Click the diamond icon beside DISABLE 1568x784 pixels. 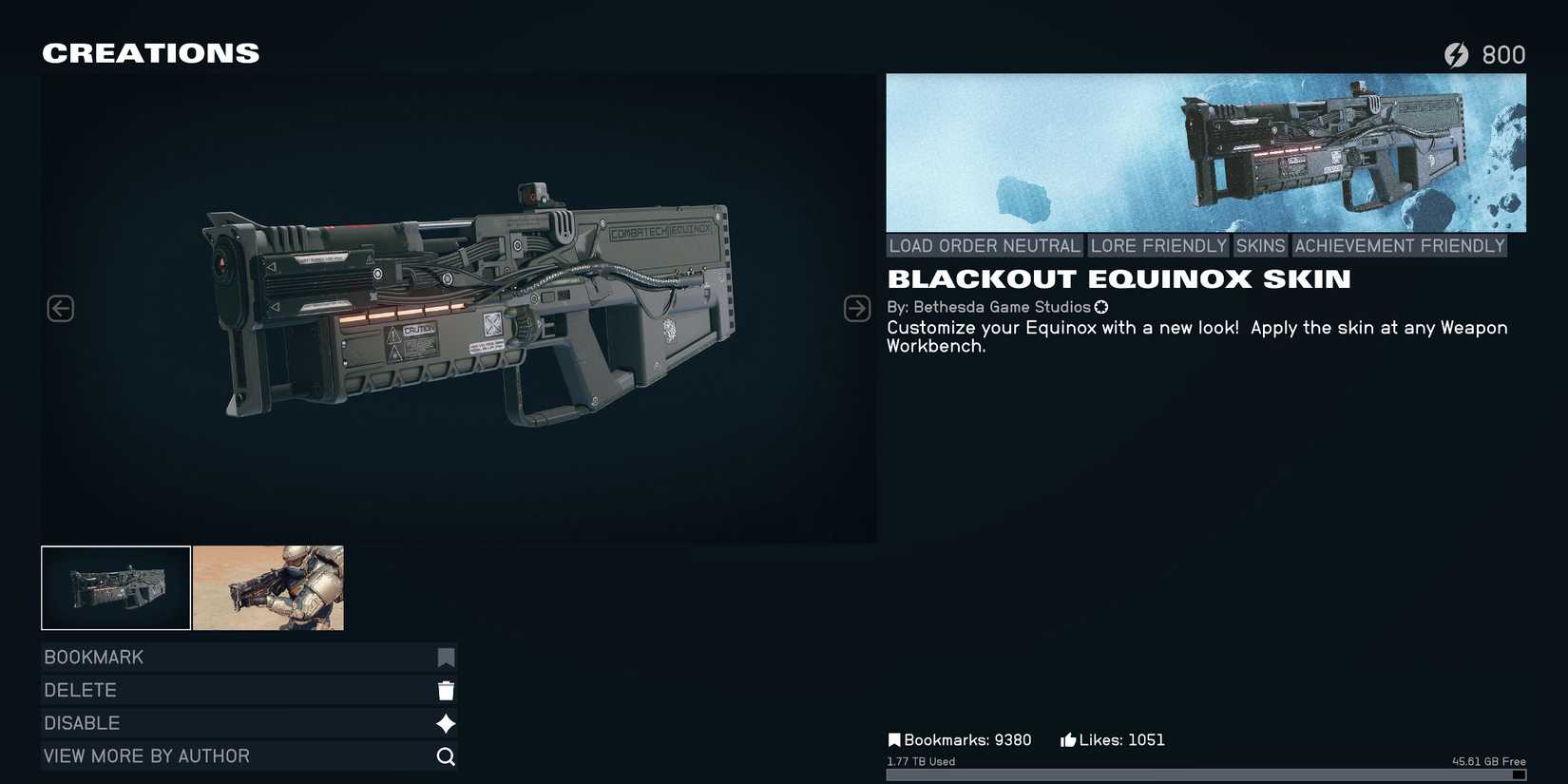pyautogui.click(x=445, y=722)
